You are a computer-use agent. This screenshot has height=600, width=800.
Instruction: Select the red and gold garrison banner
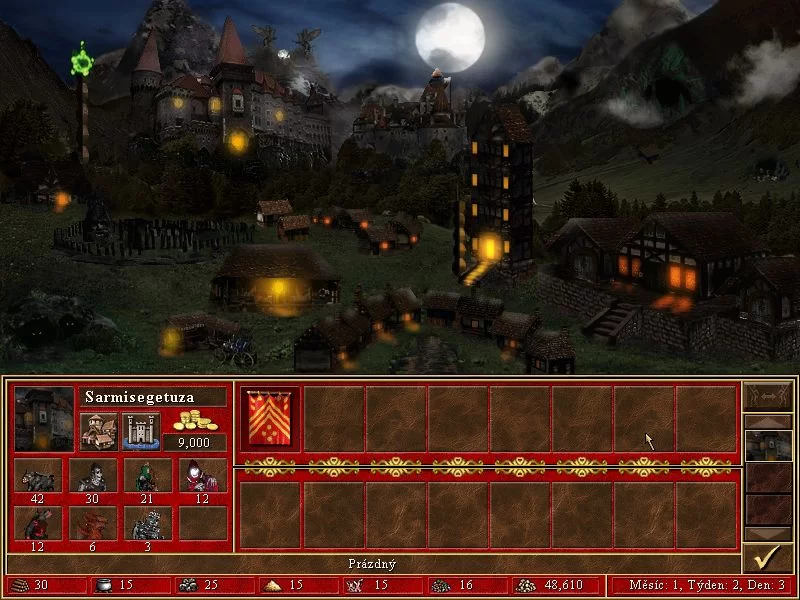point(269,419)
